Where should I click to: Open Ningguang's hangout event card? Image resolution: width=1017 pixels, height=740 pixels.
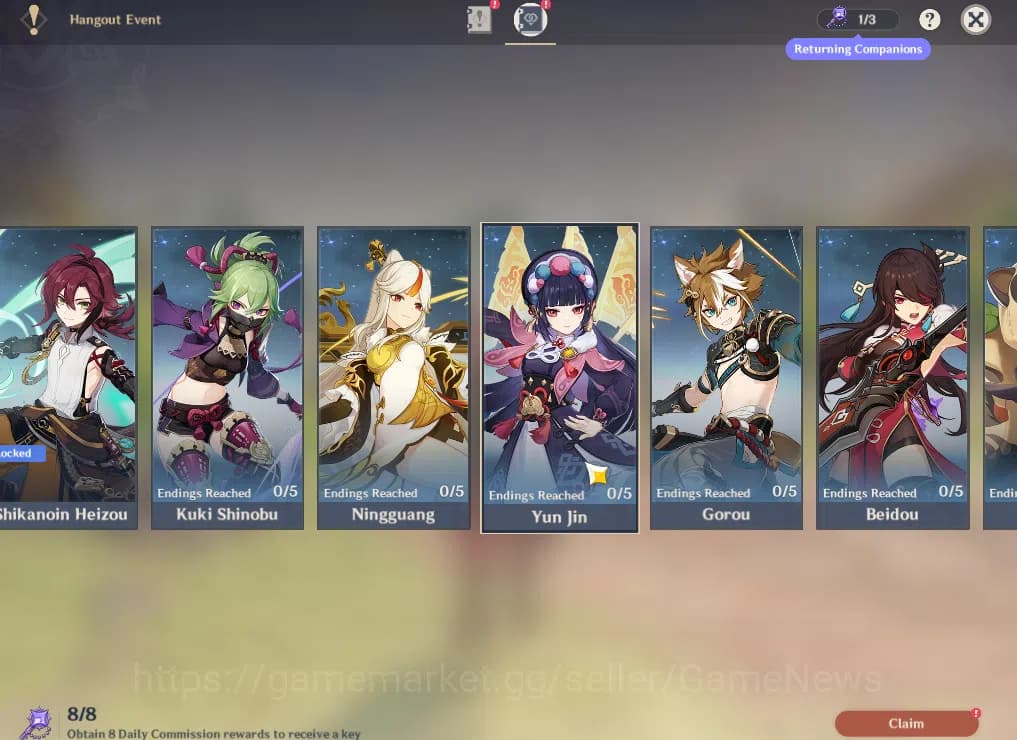(393, 376)
